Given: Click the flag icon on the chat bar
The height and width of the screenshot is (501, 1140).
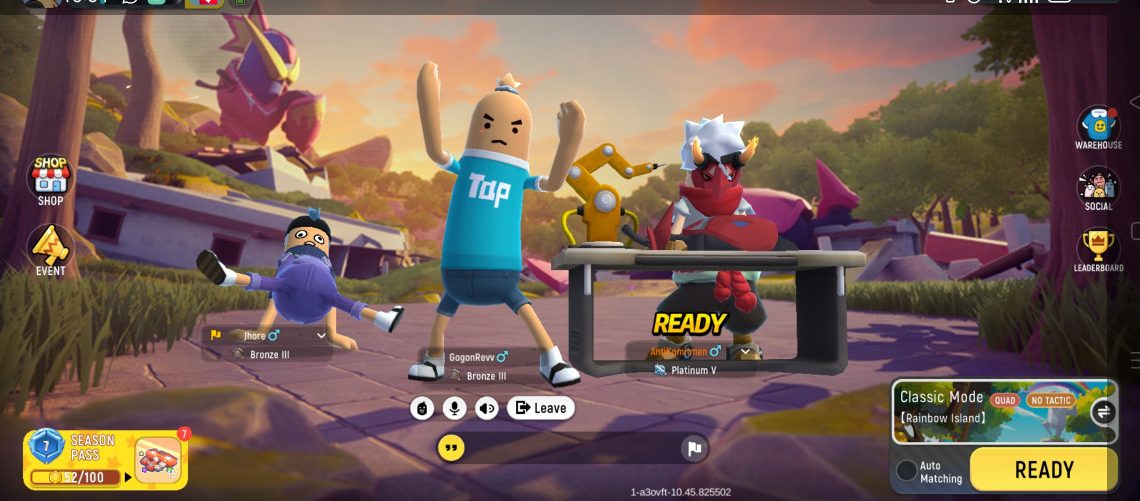Looking at the screenshot, I should (x=694, y=448).
